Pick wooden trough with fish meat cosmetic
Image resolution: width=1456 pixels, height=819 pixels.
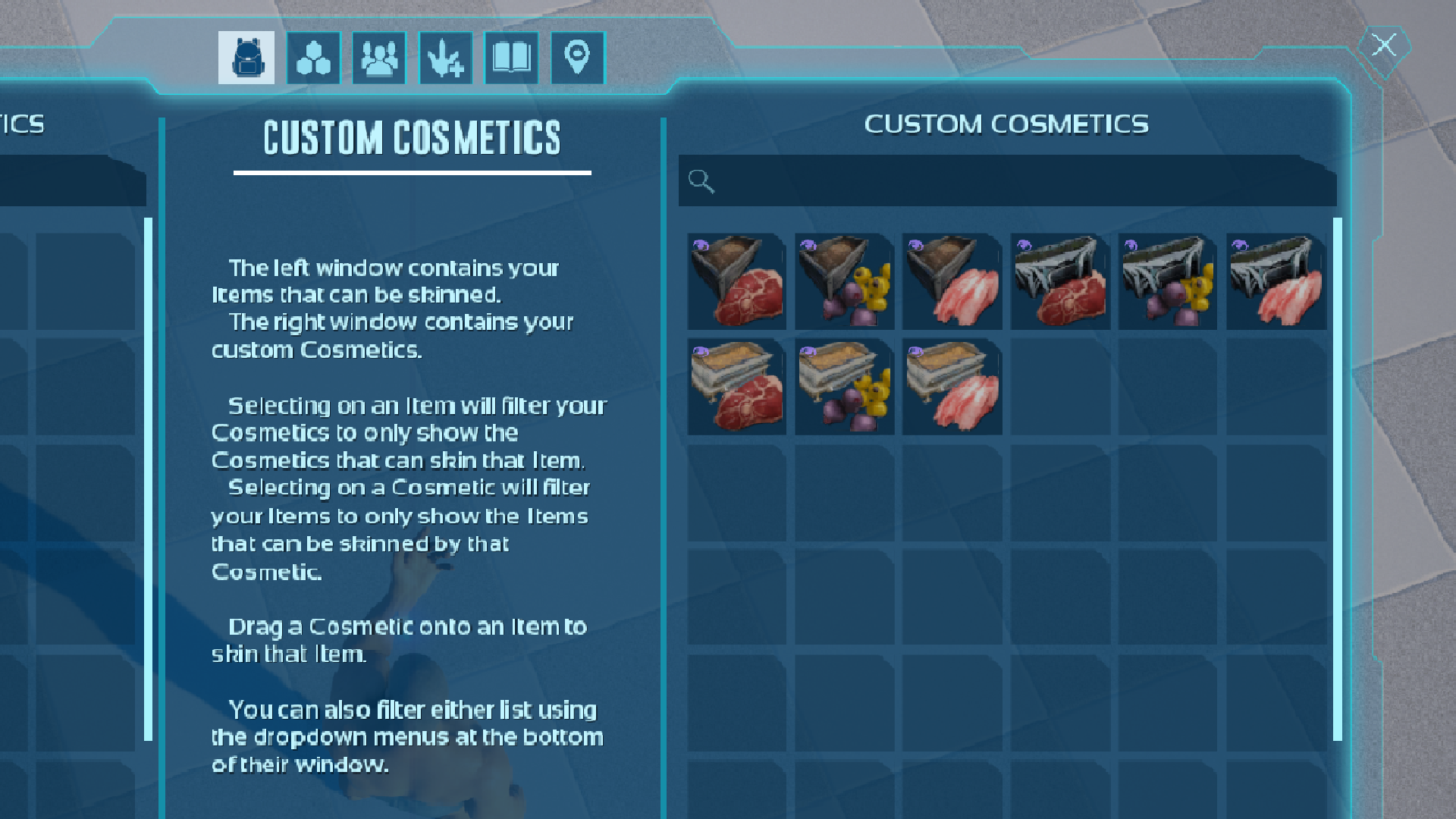[x=952, y=281]
